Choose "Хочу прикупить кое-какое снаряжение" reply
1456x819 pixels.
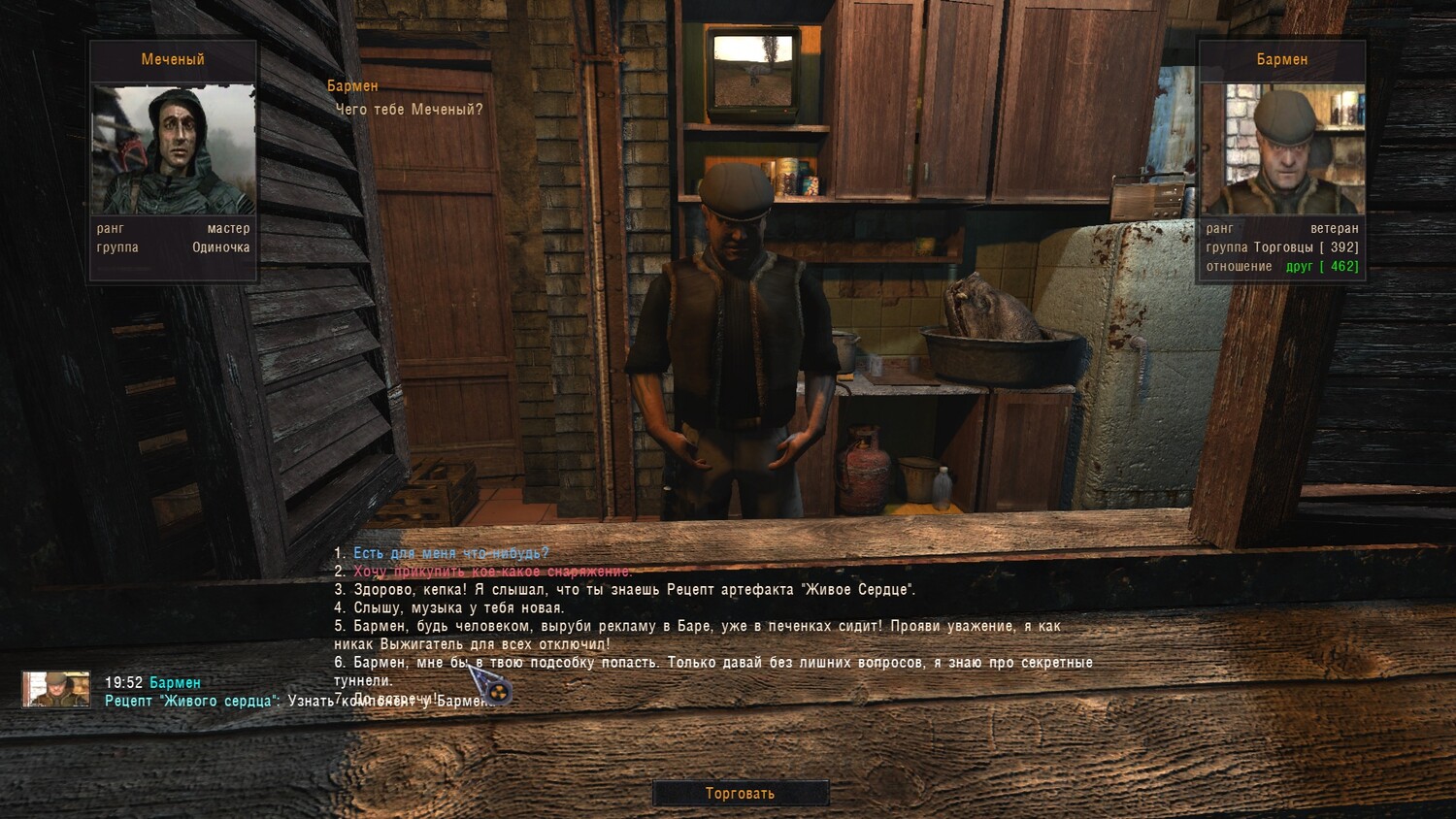[492, 572]
